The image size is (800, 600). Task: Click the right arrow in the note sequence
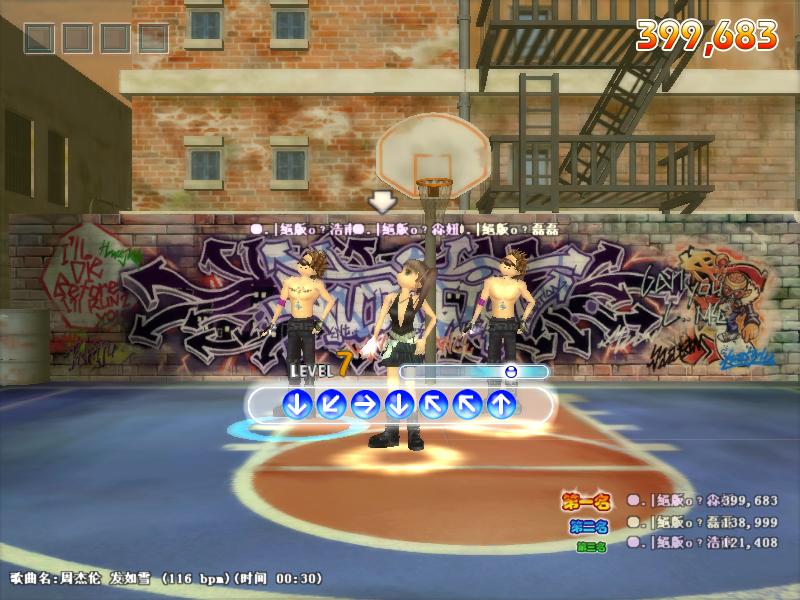[x=365, y=404]
